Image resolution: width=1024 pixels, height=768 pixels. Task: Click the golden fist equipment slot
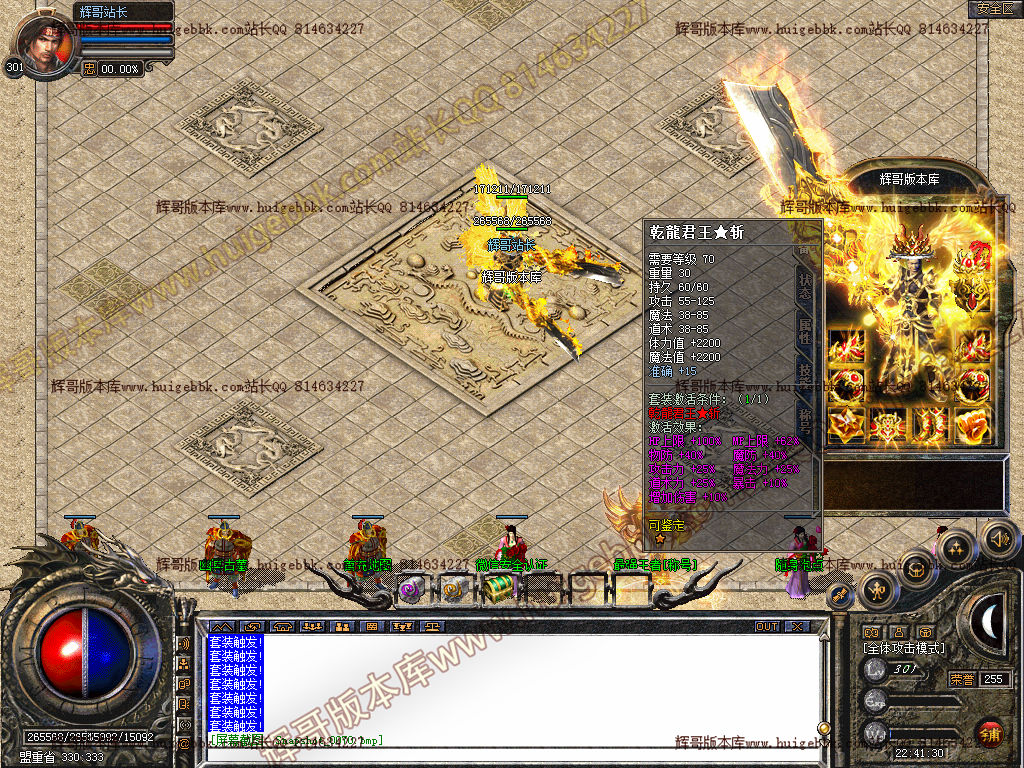[x=972, y=424]
